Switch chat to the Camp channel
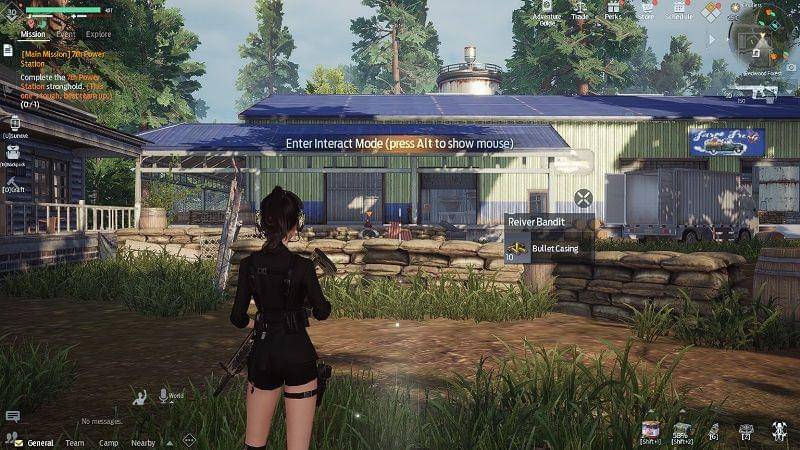This screenshot has width=800, height=450. click(108, 442)
